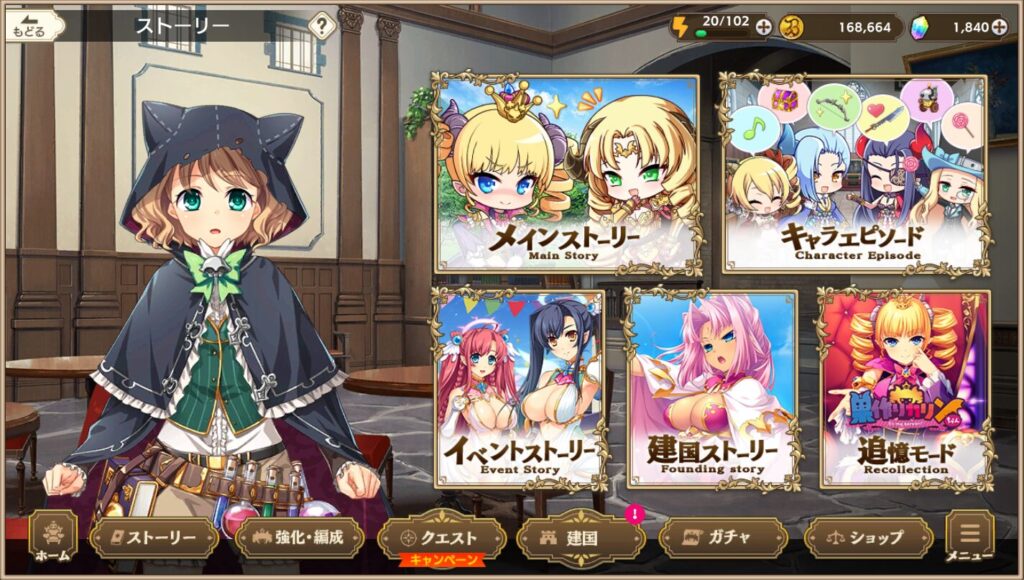The width and height of the screenshot is (1024, 580).
Task: Open the Character Episode panel
Action: 855,173
